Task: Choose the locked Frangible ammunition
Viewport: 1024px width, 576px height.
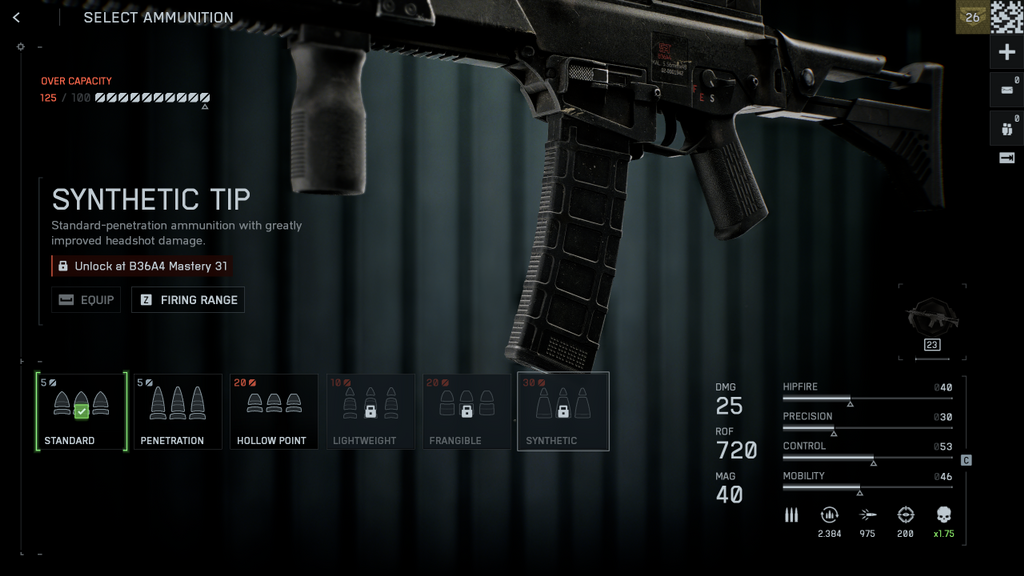Action: pos(466,411)
